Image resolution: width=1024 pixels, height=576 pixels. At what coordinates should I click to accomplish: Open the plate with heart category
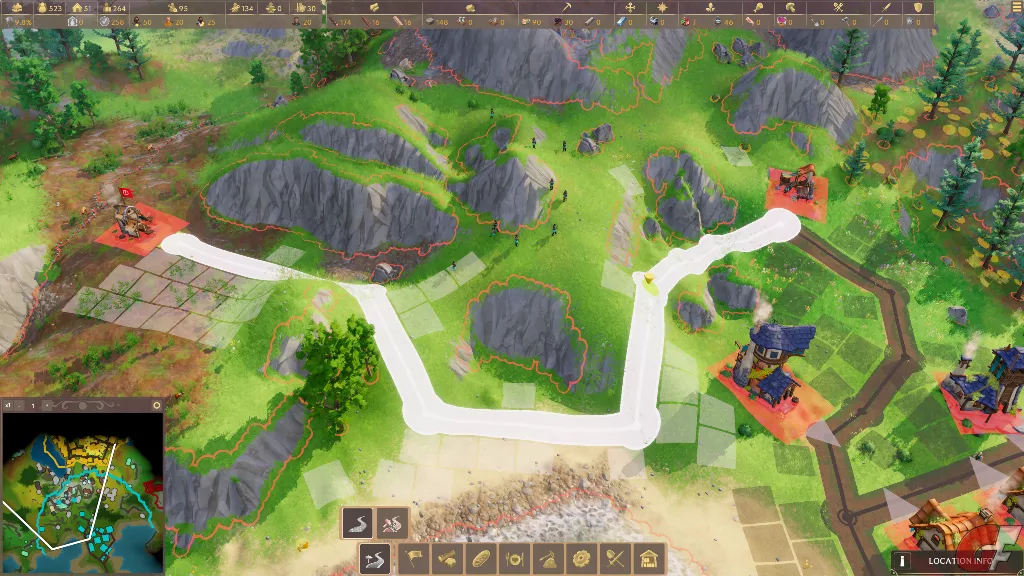(x=515, y=558)
